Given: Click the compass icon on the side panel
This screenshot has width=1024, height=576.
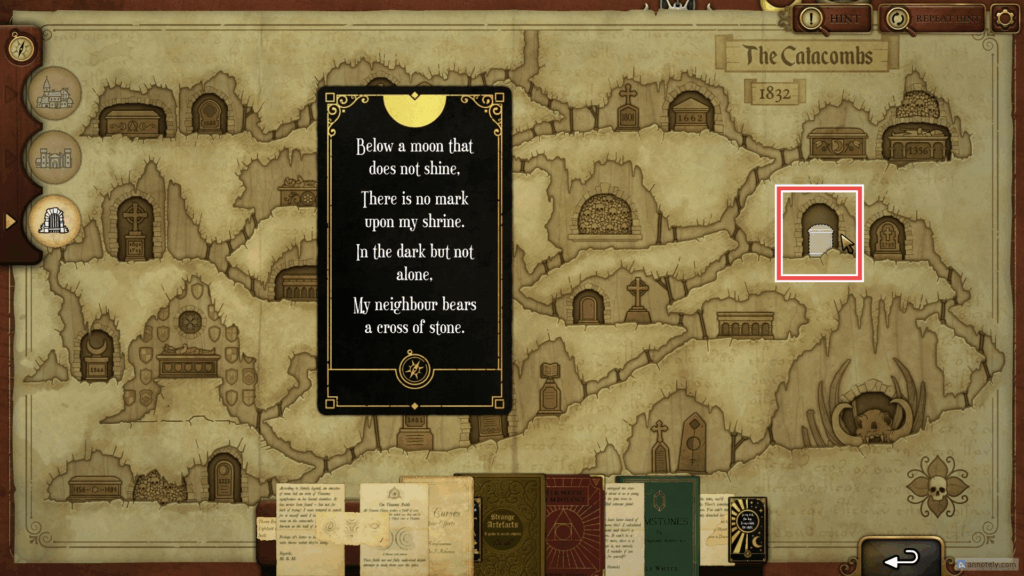Looking at the screenshot, I should [x=20, y=45].
